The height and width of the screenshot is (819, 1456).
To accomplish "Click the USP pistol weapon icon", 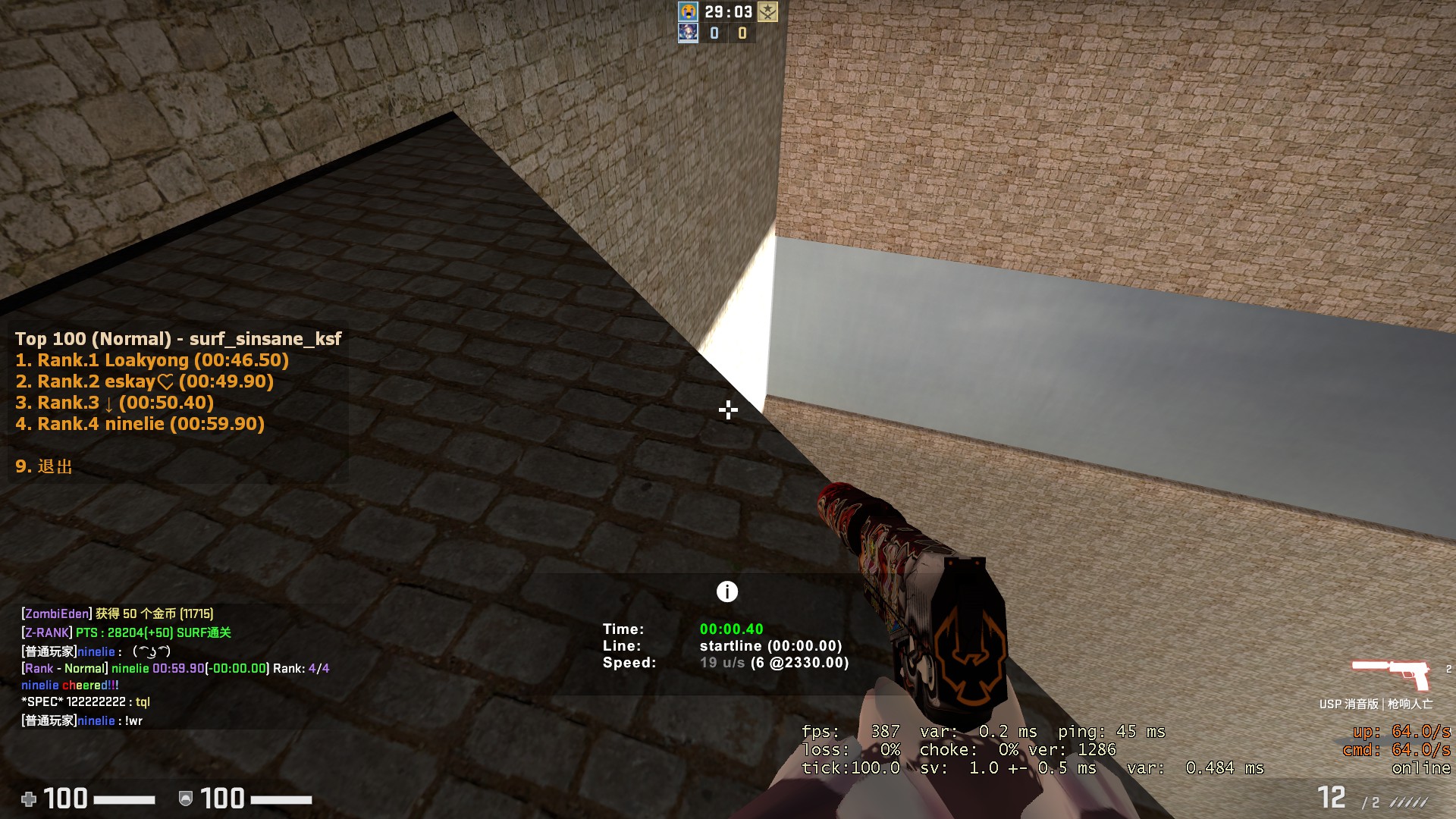I will pyautogui.click(x=1391, y=673).
